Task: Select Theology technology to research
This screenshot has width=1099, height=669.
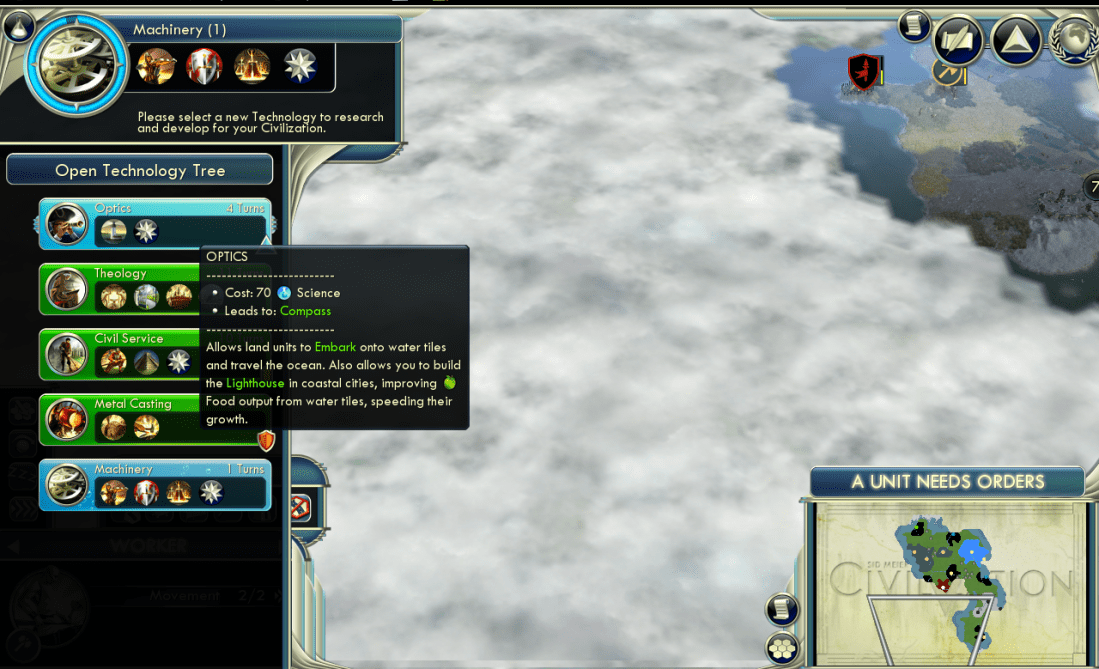Action: pos(120,288)
